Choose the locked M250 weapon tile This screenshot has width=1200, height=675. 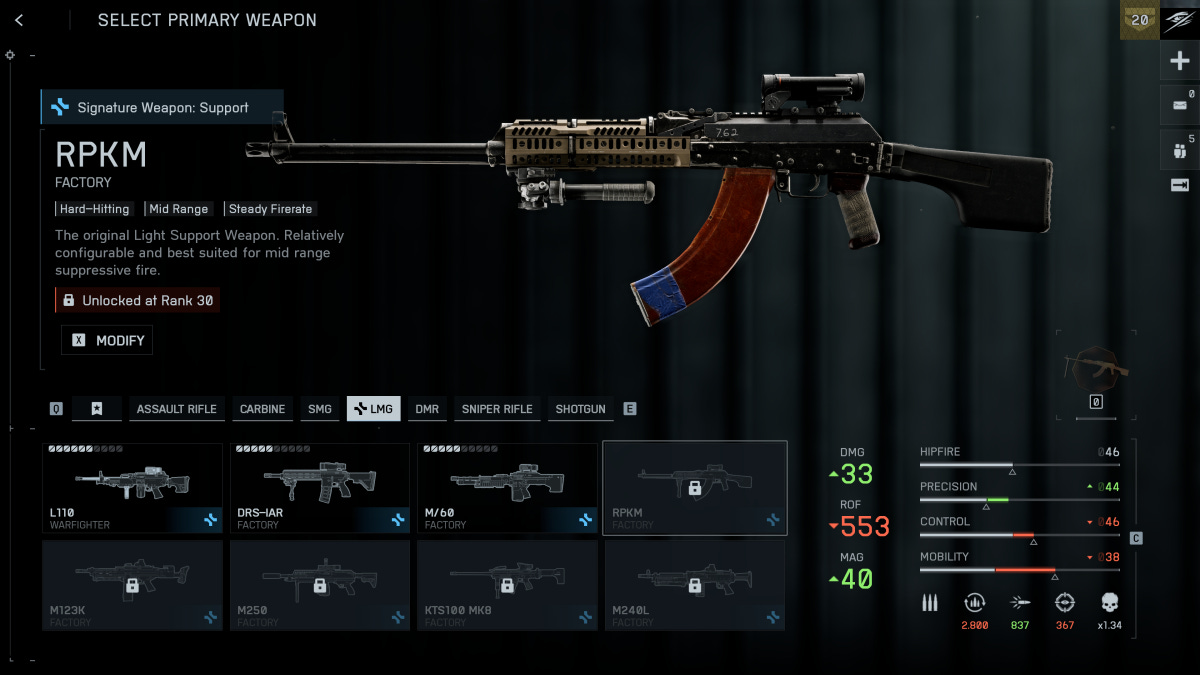click(x=320, y=585)
